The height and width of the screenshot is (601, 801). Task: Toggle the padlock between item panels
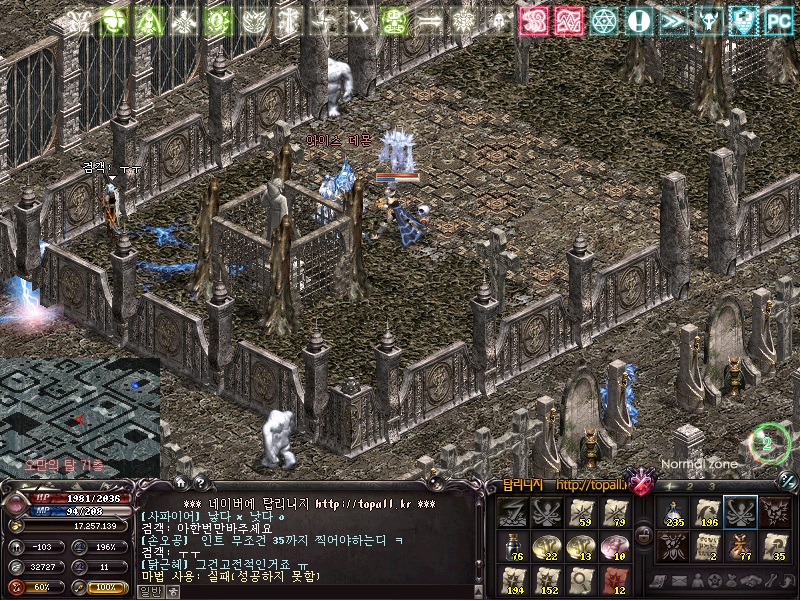point(644,534)
